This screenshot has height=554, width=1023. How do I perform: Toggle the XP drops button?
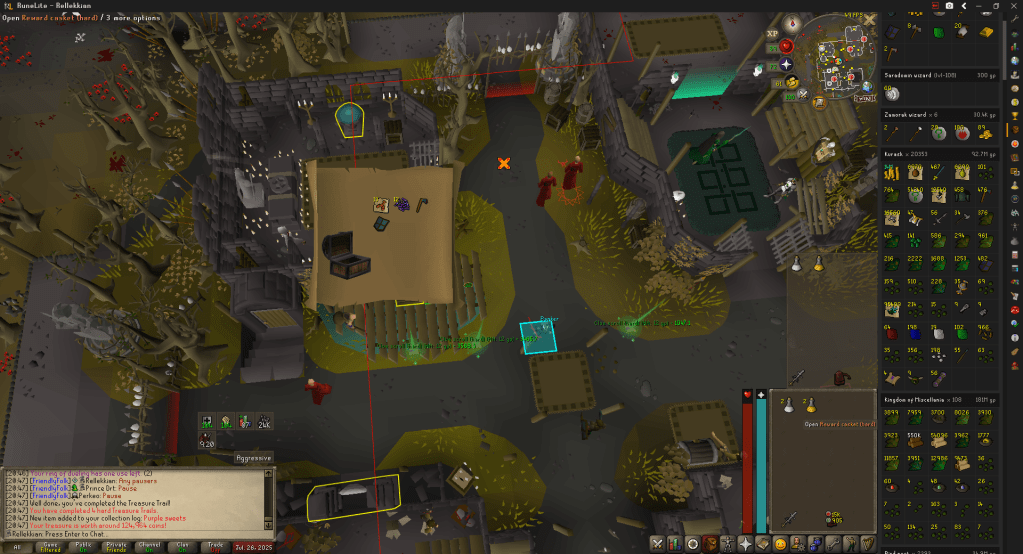tap(771, 32)
